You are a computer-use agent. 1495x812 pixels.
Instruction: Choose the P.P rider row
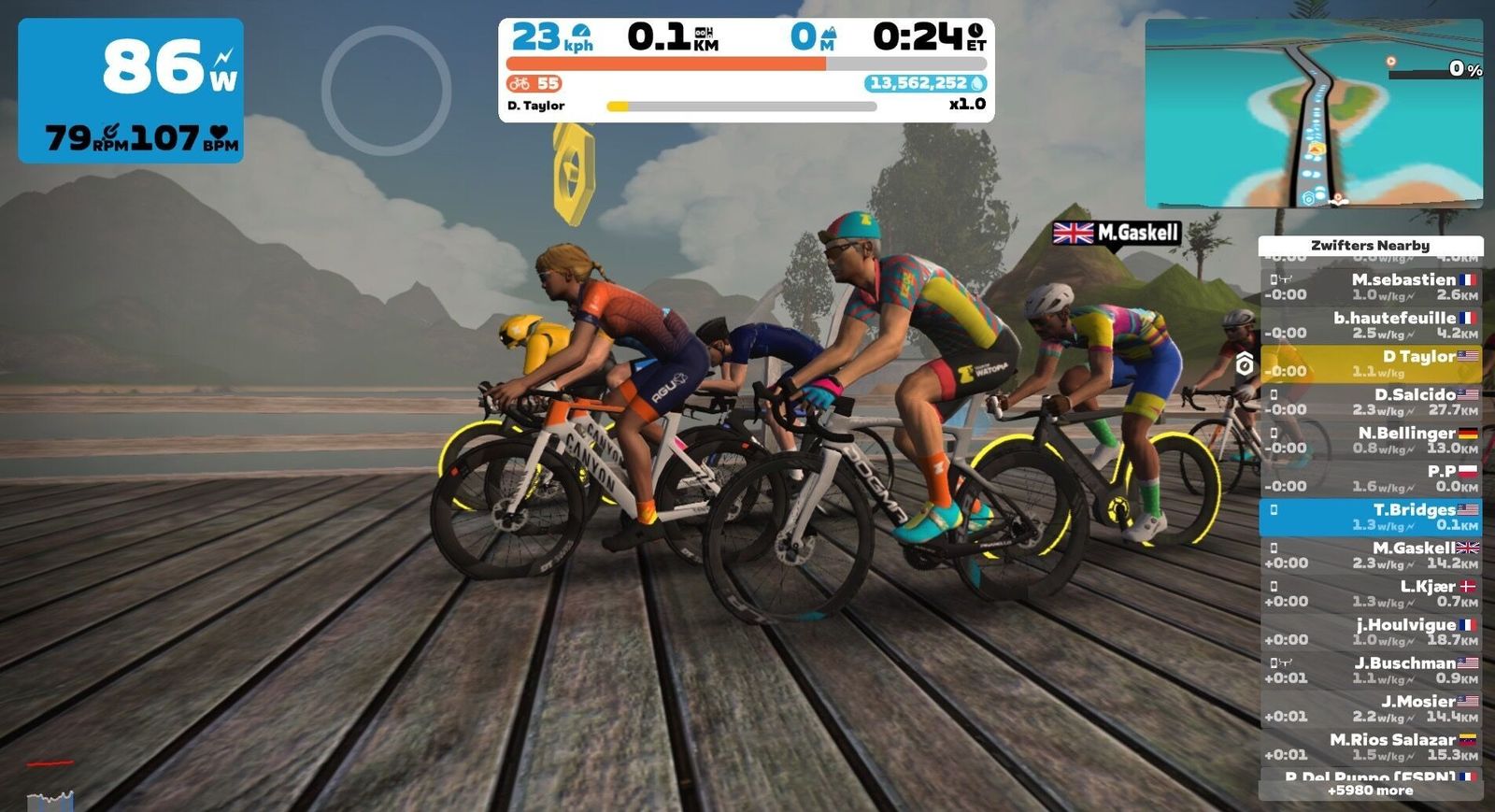pos(1370,478)
